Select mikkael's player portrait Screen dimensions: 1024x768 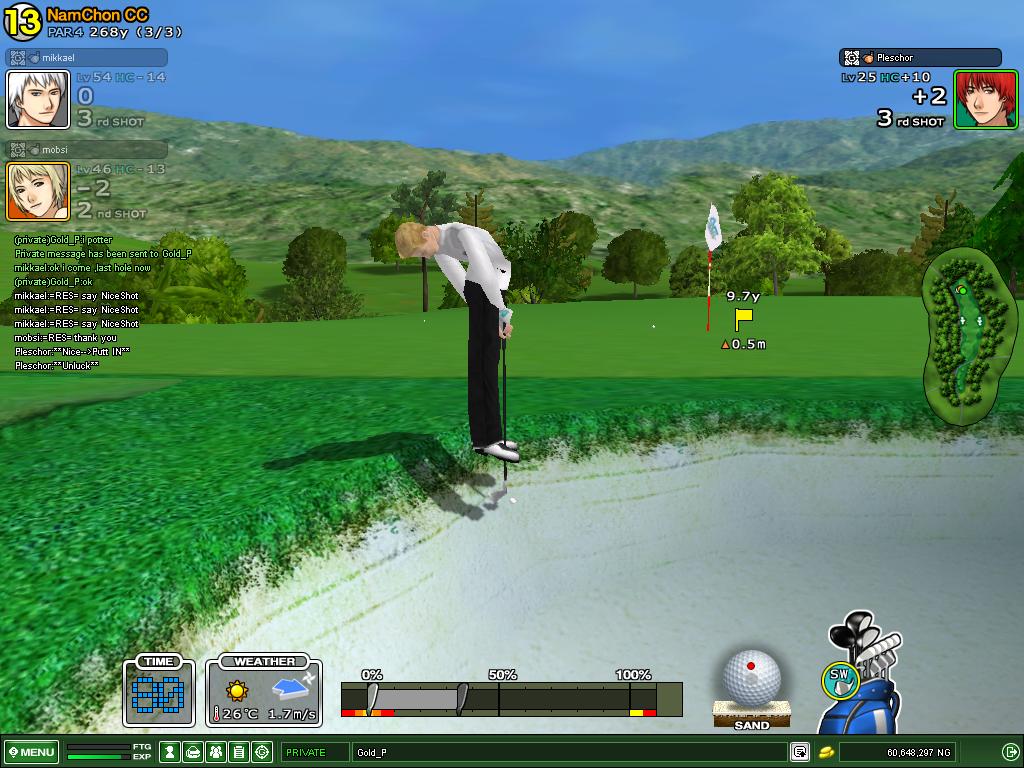(38, 99)
